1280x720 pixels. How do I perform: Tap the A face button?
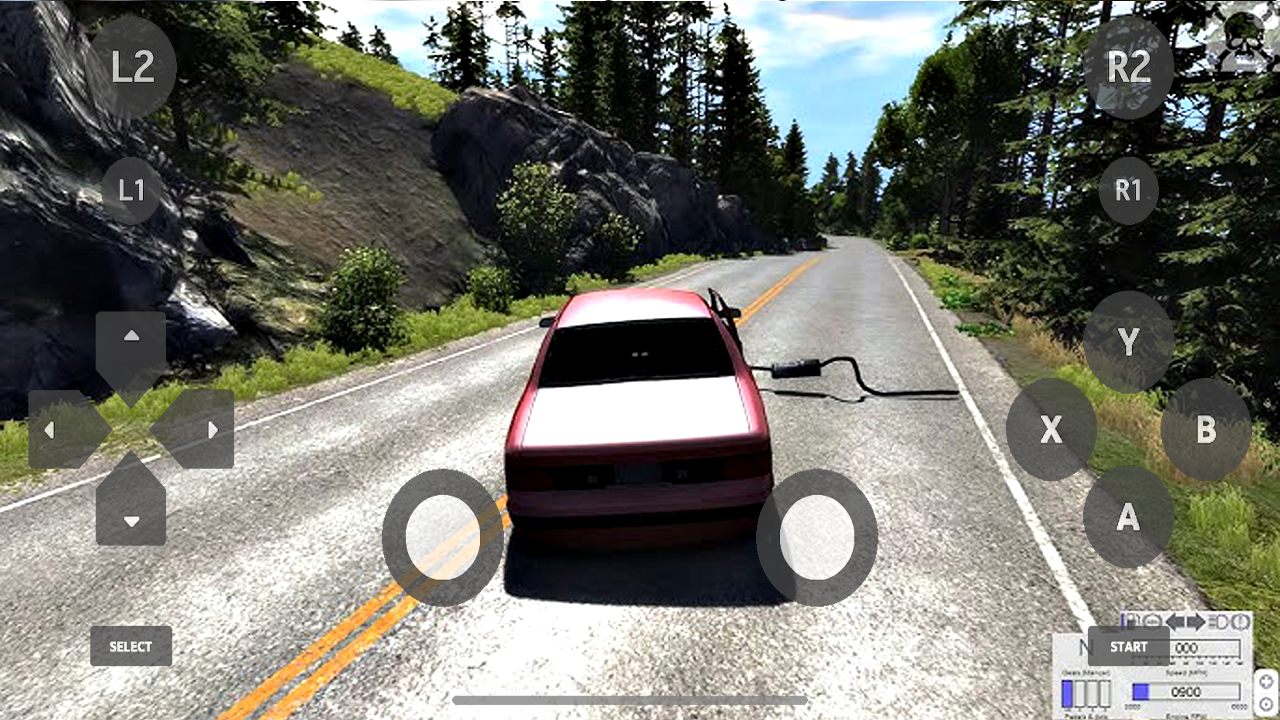pyautogui.click(x=1128, y=516)
